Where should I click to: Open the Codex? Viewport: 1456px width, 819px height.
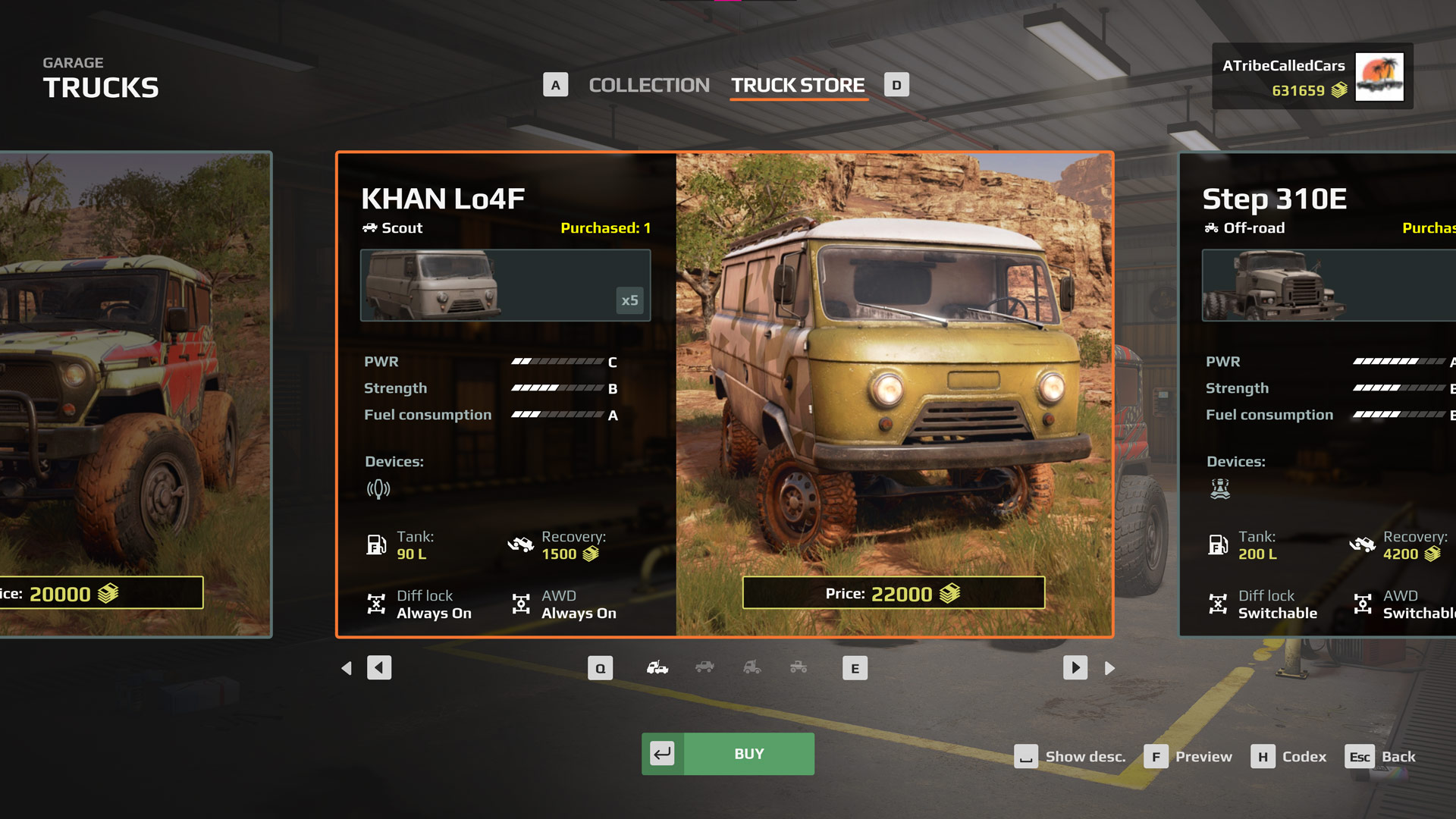[1289, 757]
